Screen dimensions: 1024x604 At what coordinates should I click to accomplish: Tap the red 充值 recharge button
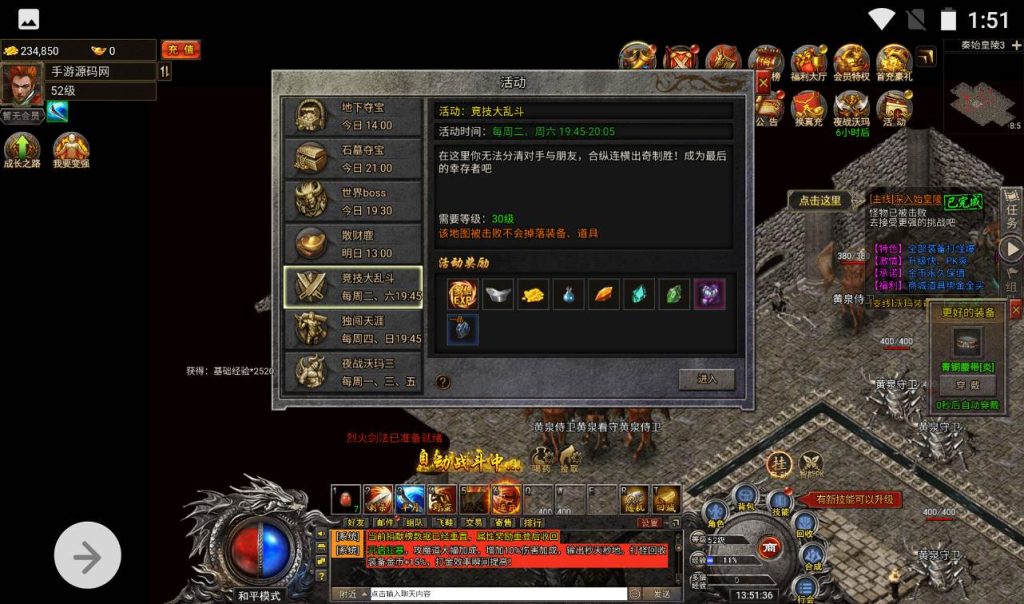(180, 50)
